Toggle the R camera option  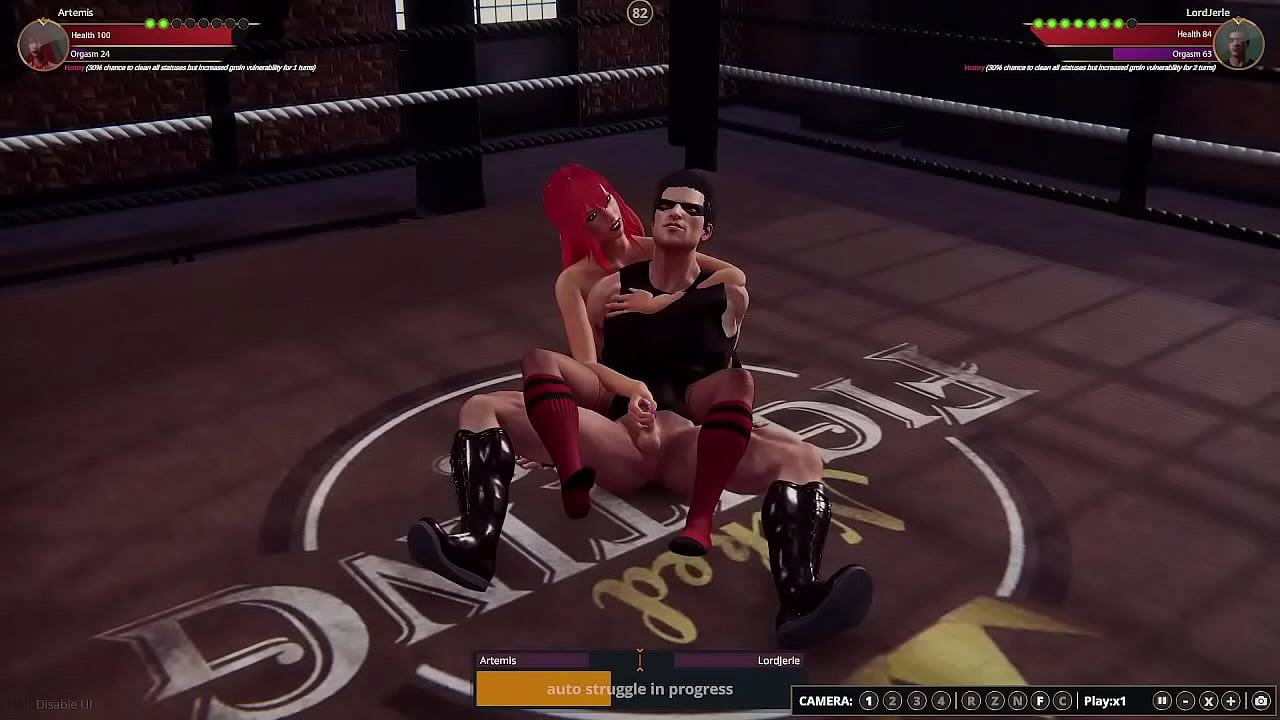click(970, 701)
